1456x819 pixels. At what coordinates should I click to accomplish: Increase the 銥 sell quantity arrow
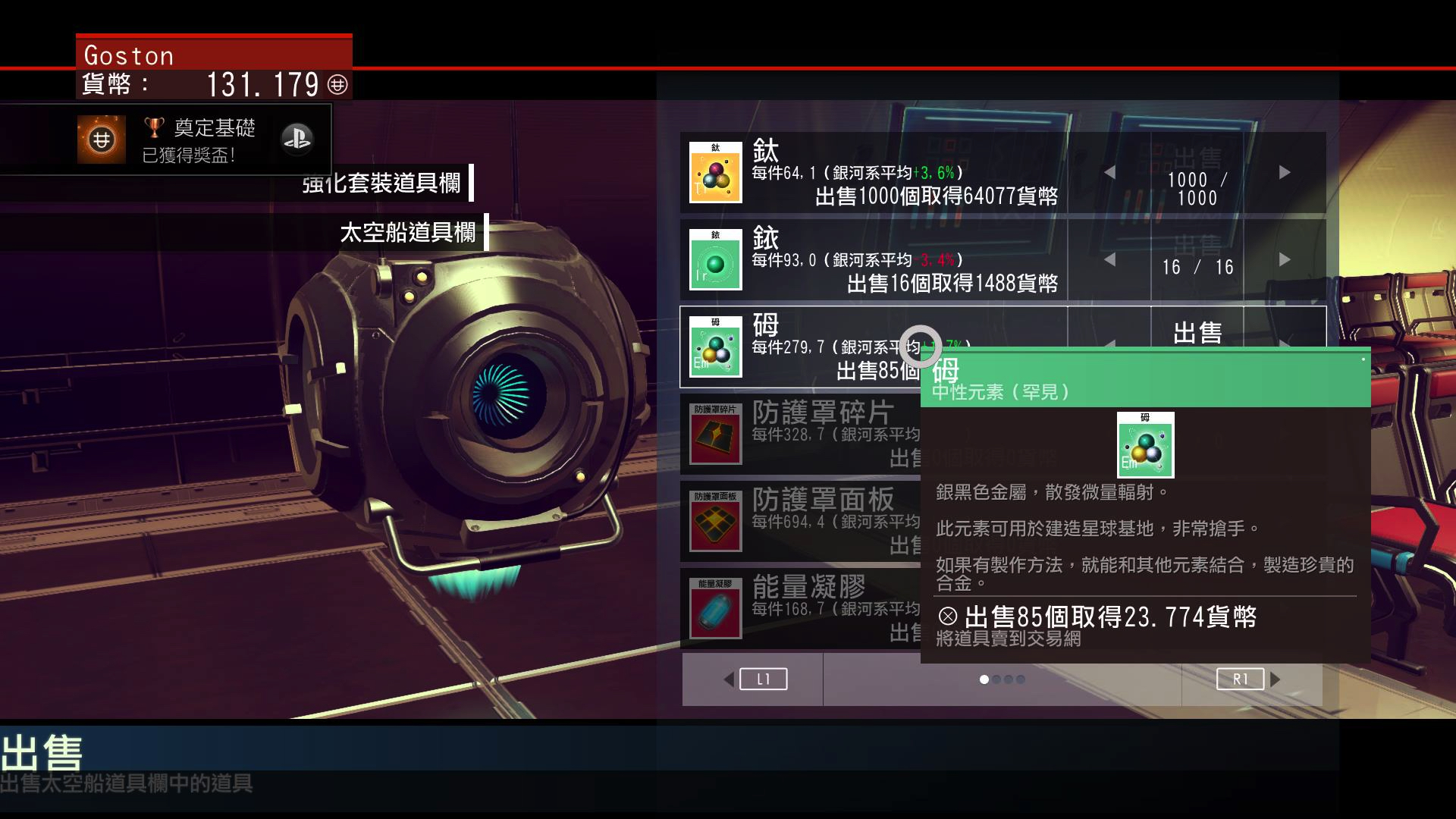pos(1284,260)
